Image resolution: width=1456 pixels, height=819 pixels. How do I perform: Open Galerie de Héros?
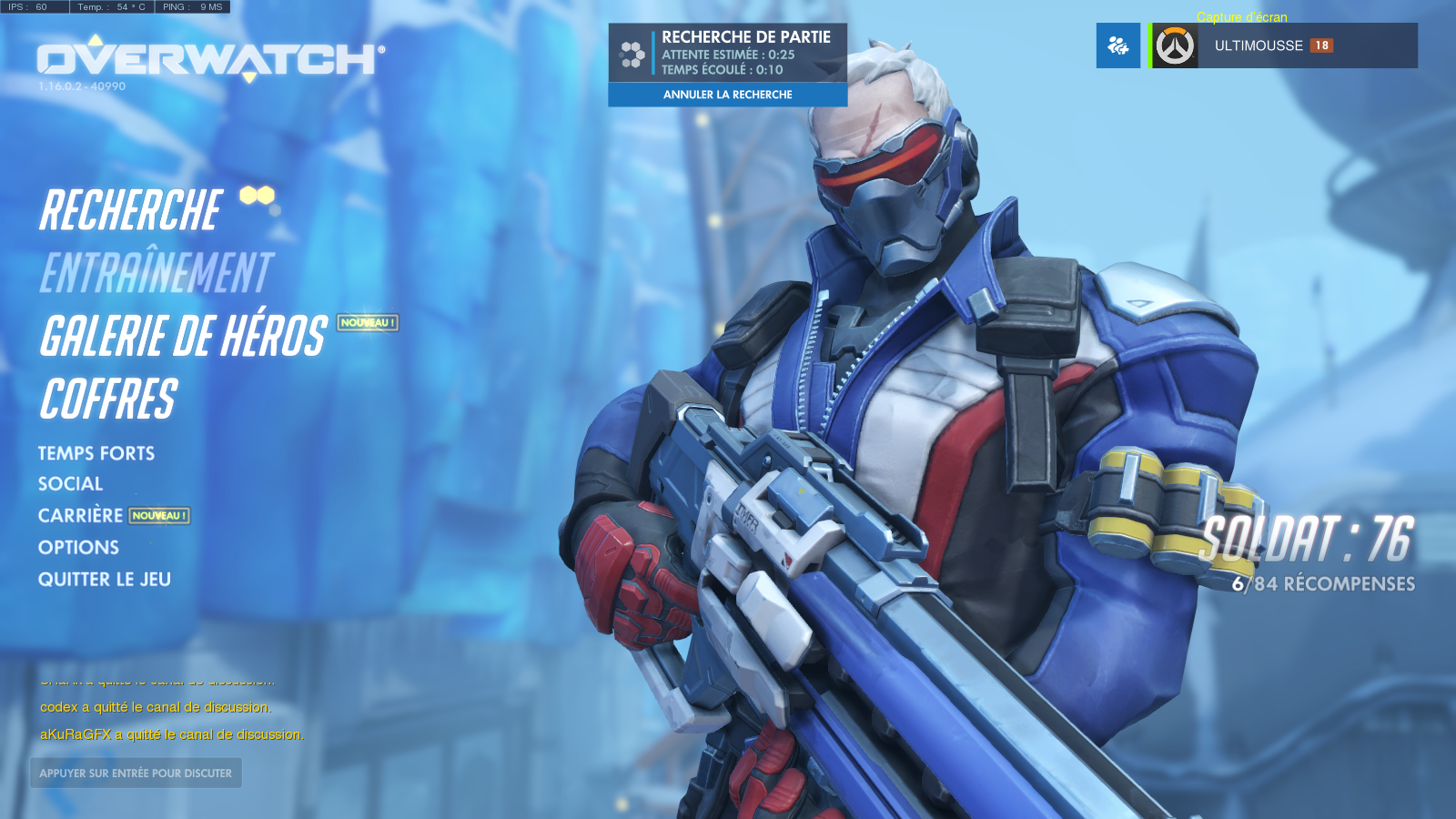(x=183, y=336)
